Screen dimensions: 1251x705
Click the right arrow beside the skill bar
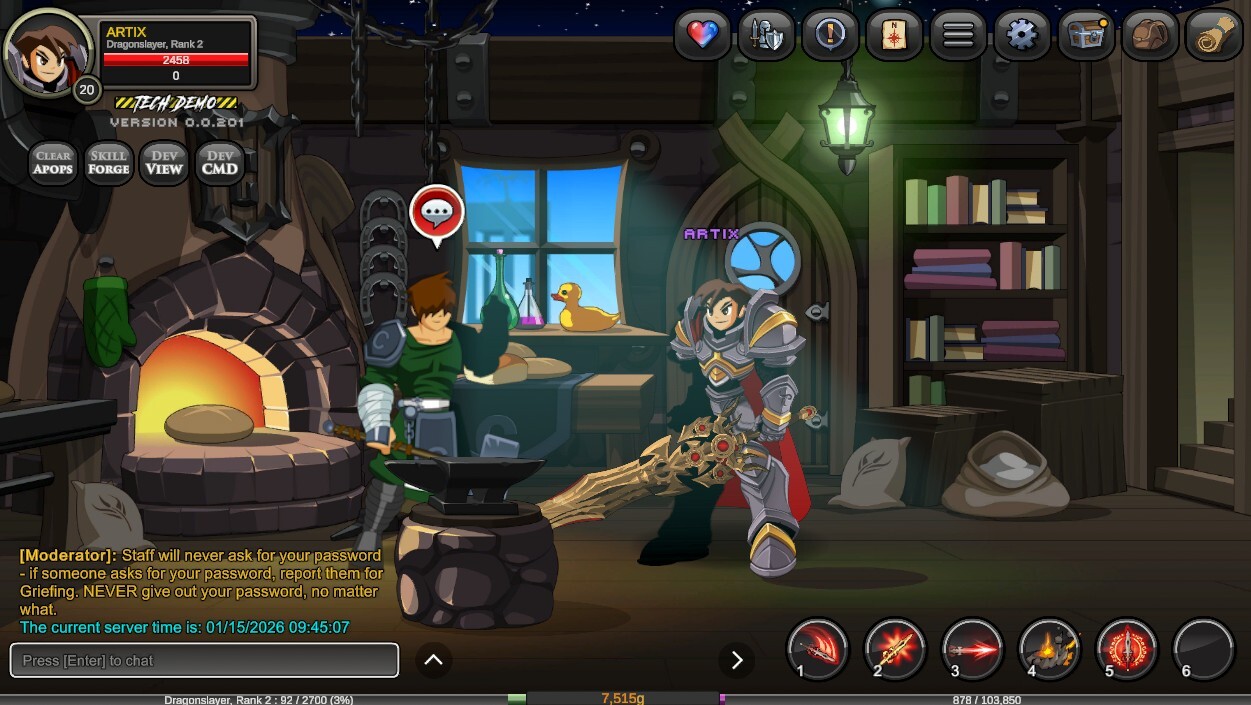tap(737, 660)
